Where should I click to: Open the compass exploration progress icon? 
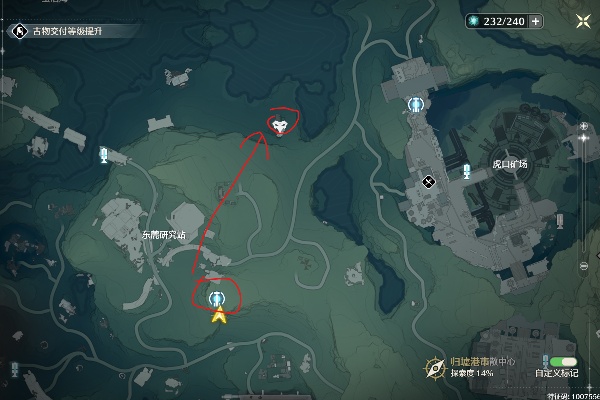coord(434,367)
